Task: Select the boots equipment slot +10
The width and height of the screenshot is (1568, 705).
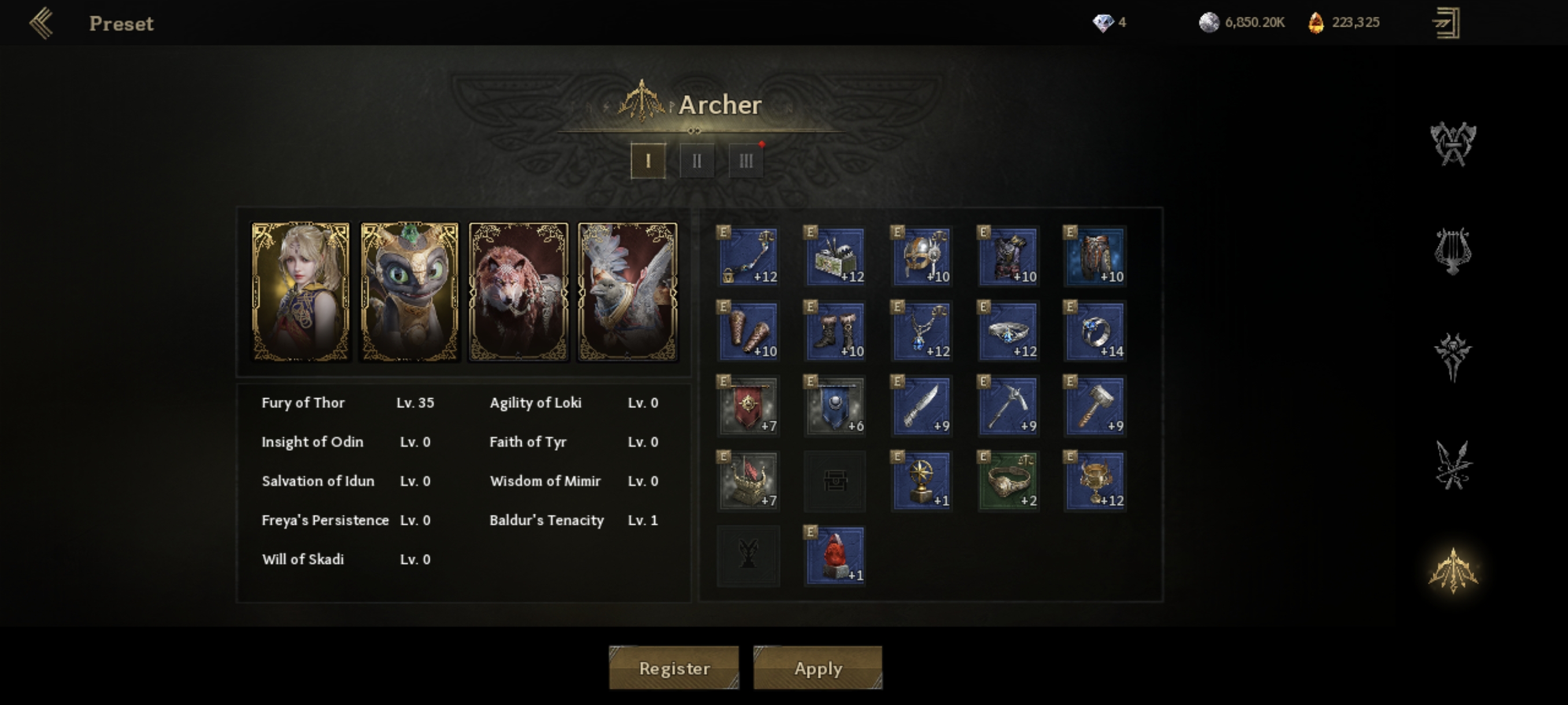Action: pos(834,331)
